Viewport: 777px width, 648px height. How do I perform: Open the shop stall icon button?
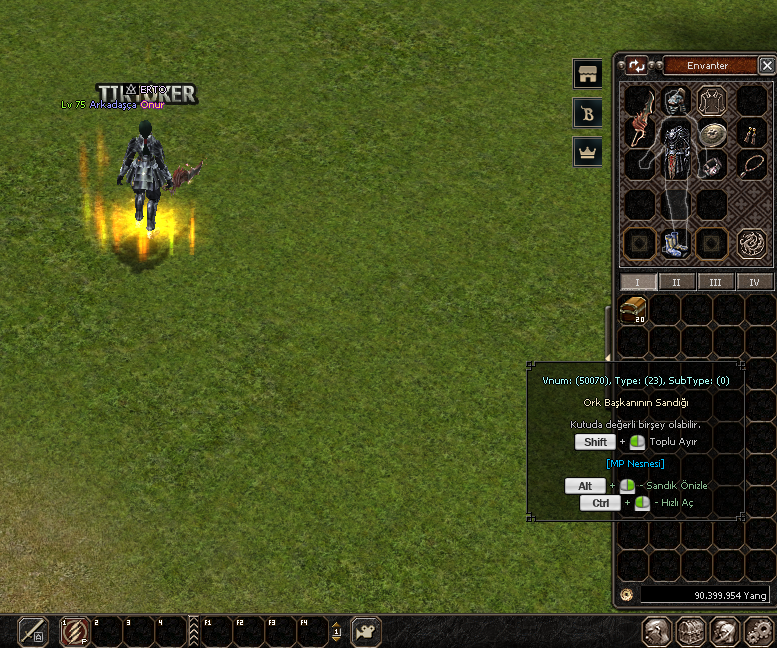coord(588,74)
